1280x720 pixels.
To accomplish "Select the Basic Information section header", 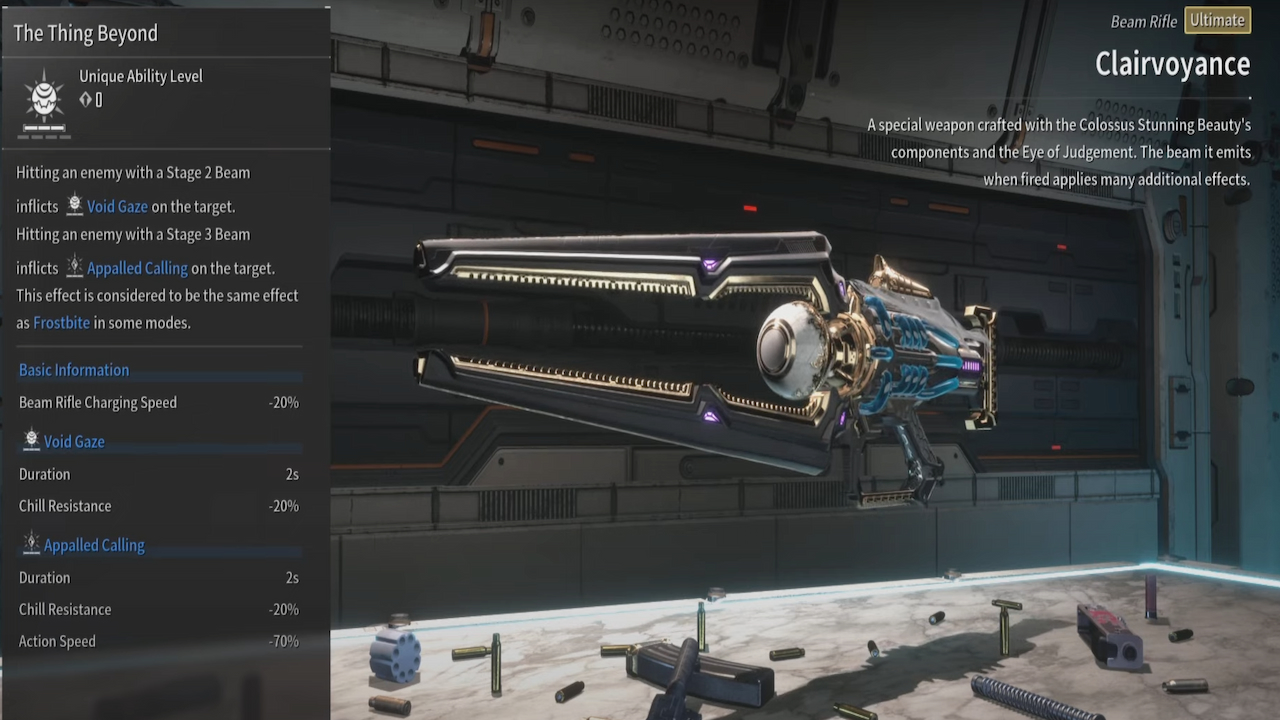I will (x=74, y=370).
